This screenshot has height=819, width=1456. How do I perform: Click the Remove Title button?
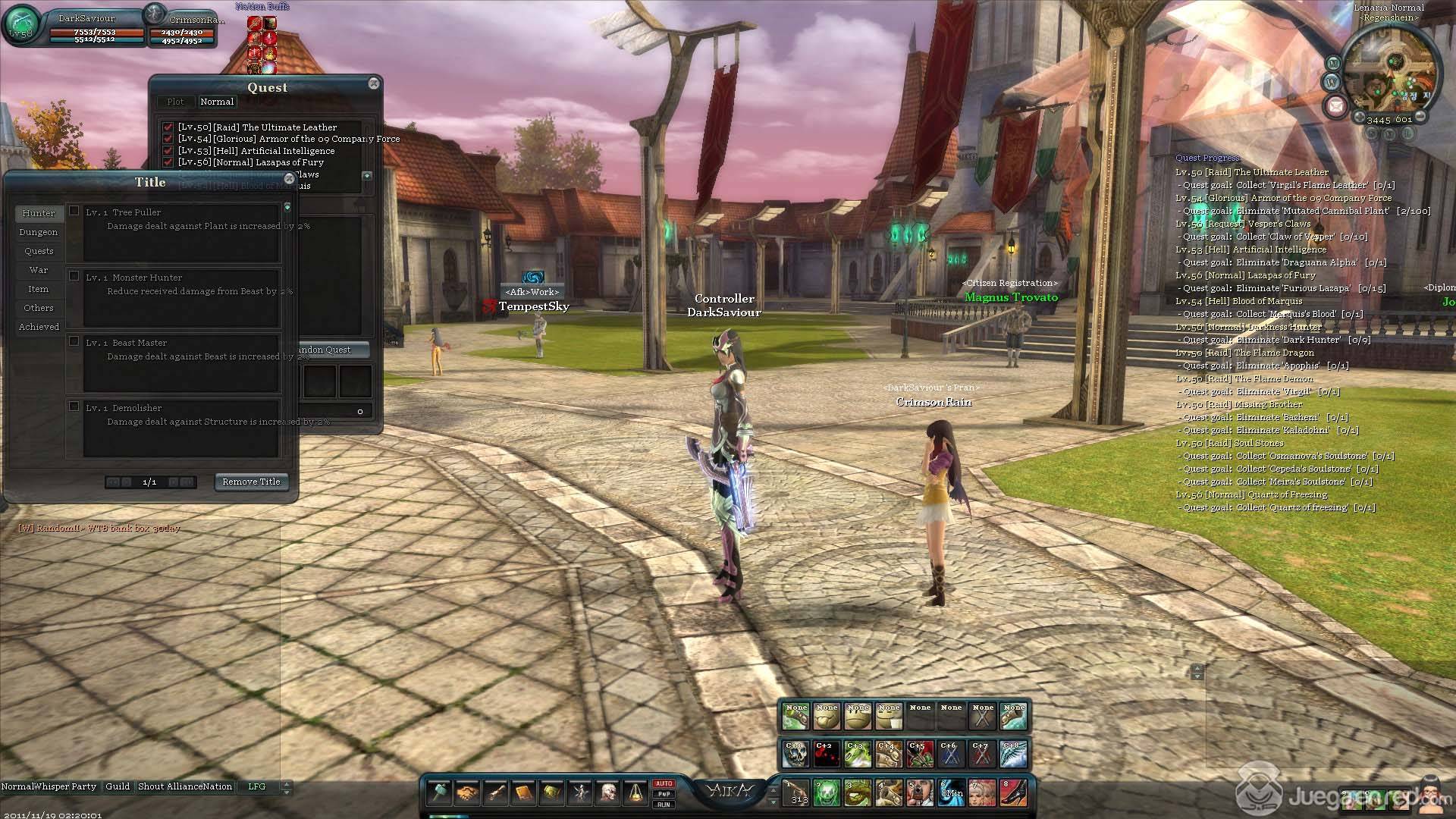251,482
